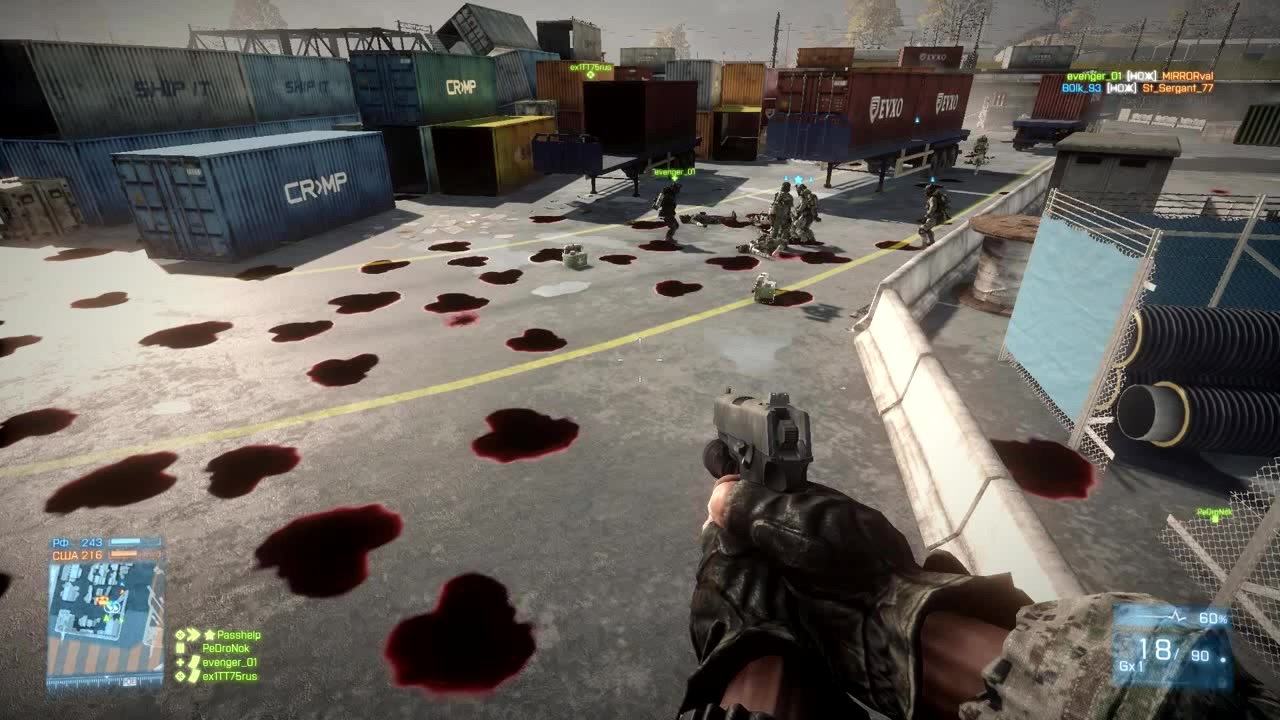Select PeDroNok in the squad list
This screenshot has height=720, width=1280.
225,648
